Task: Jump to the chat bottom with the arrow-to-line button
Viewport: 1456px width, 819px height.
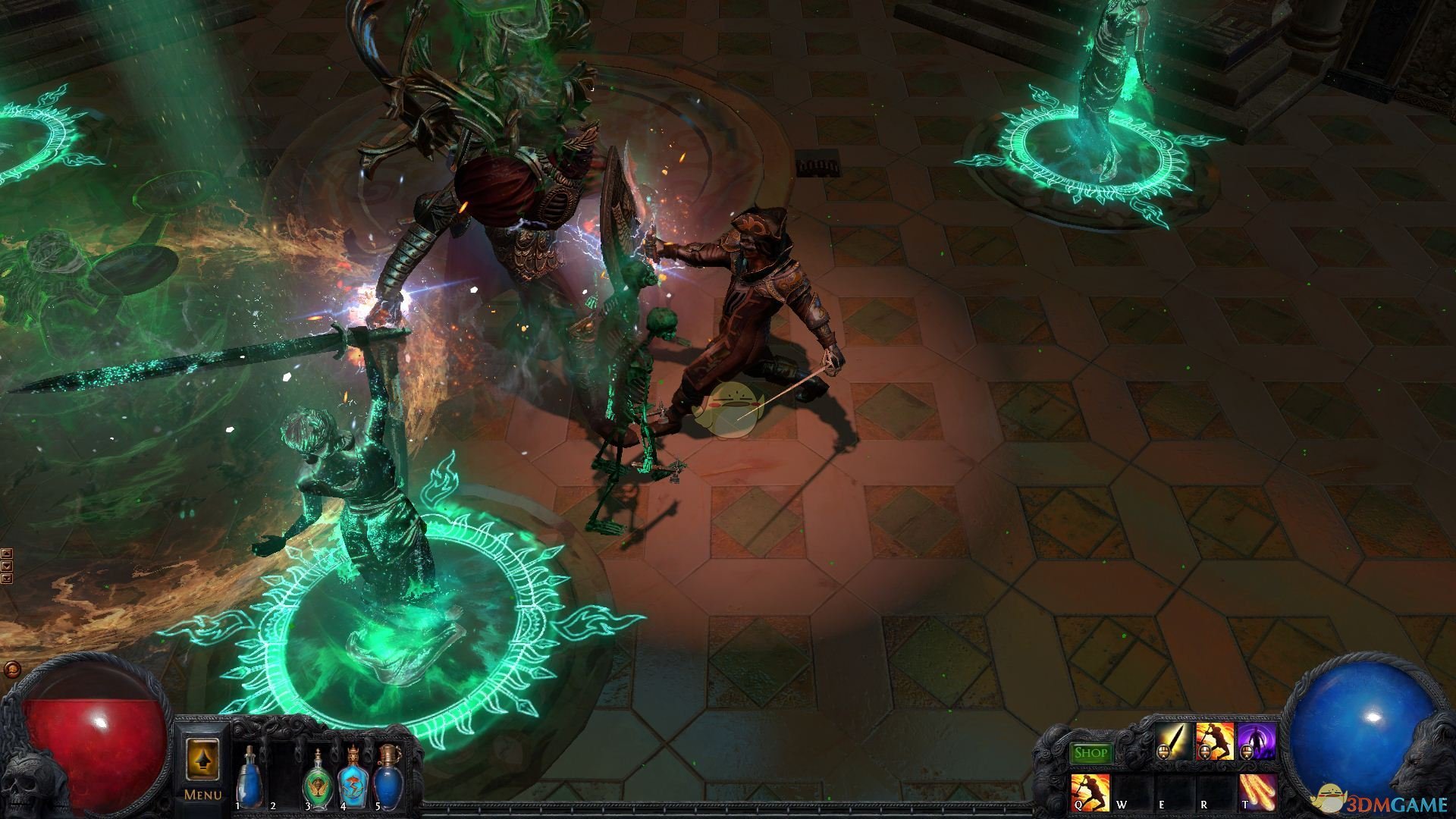Action: tap(7, 579)
